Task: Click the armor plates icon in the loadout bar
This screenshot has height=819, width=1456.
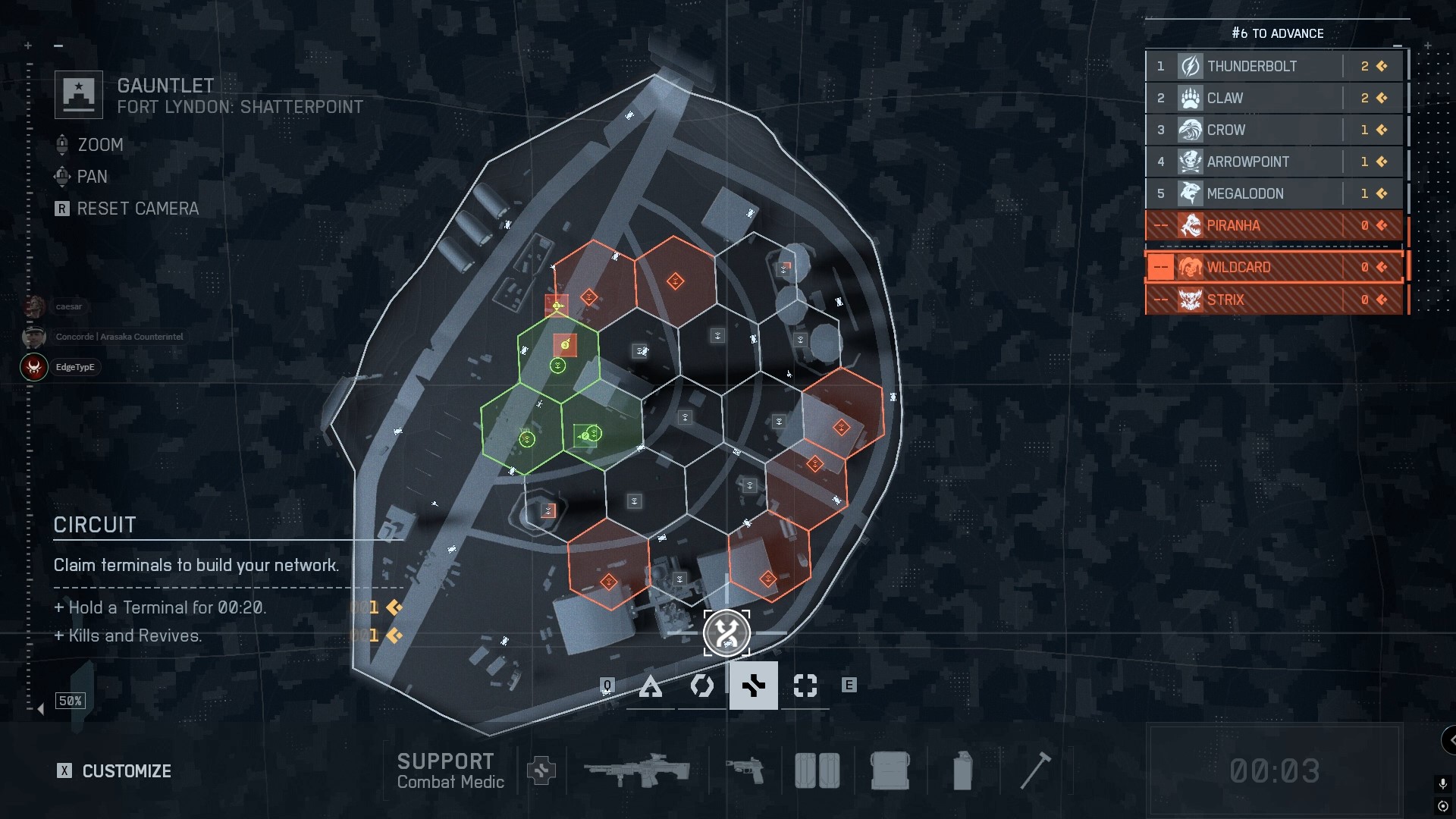Action: pos(817,770)
